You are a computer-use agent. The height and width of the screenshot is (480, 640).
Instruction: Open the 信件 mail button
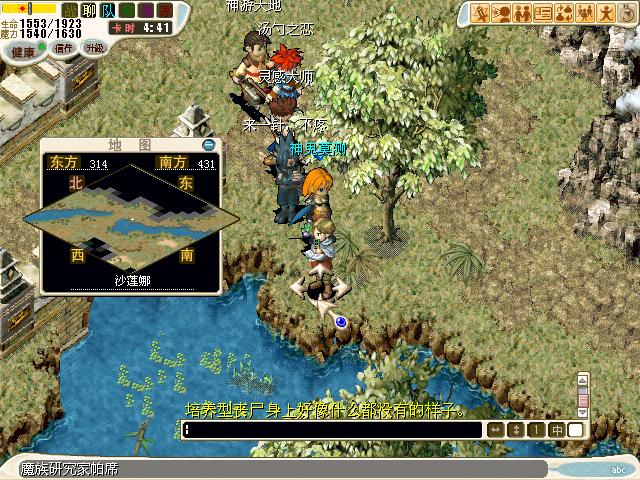coord(64,47)
